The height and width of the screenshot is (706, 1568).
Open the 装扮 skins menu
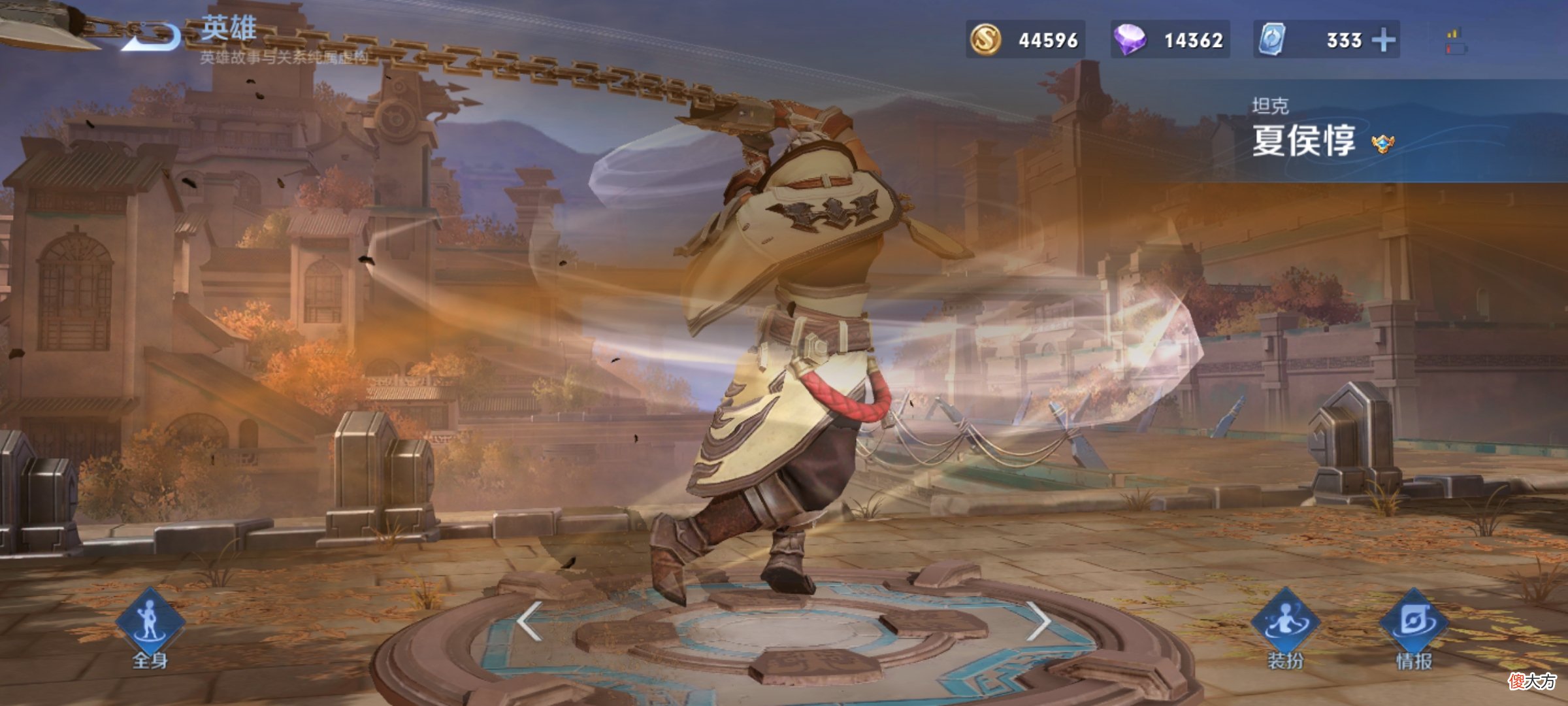tap(1285, 624)
